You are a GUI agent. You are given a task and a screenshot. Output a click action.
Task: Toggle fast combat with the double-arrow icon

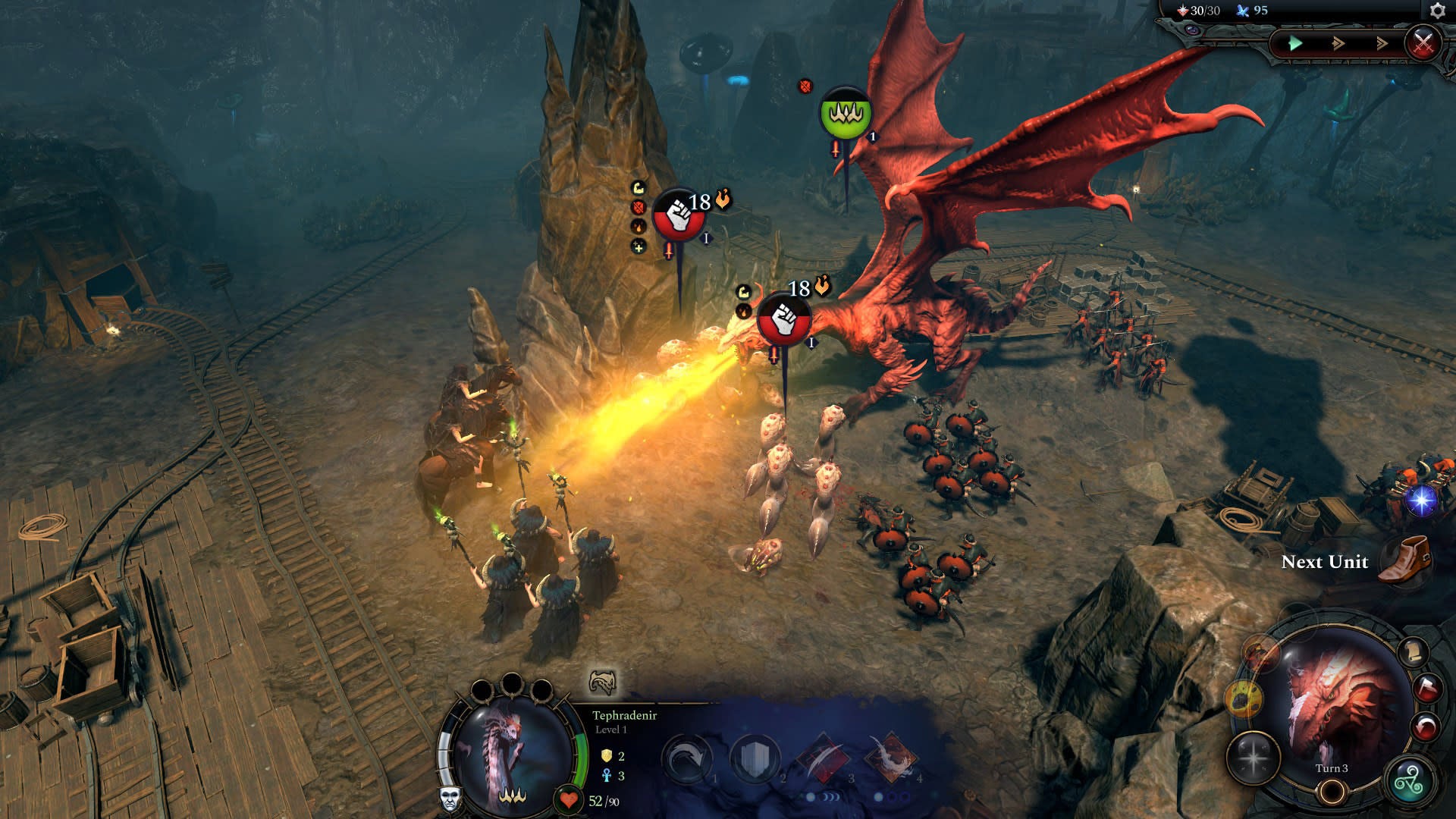1337,43
